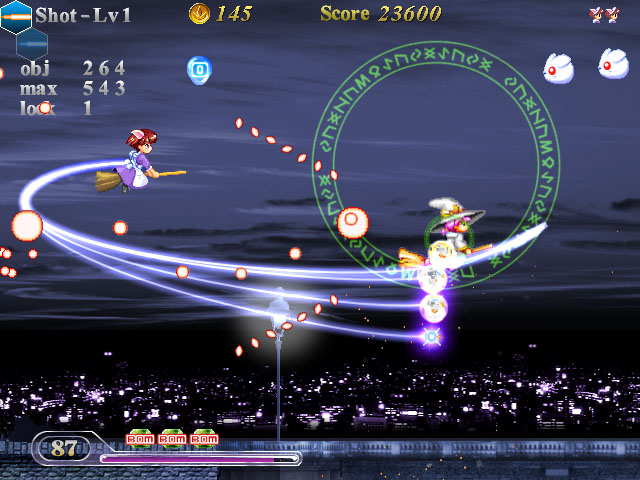This screenshot has width=640, height=480.
Task: Click the dark secondary weapon hexagon
Action: [x=32, y=43]
